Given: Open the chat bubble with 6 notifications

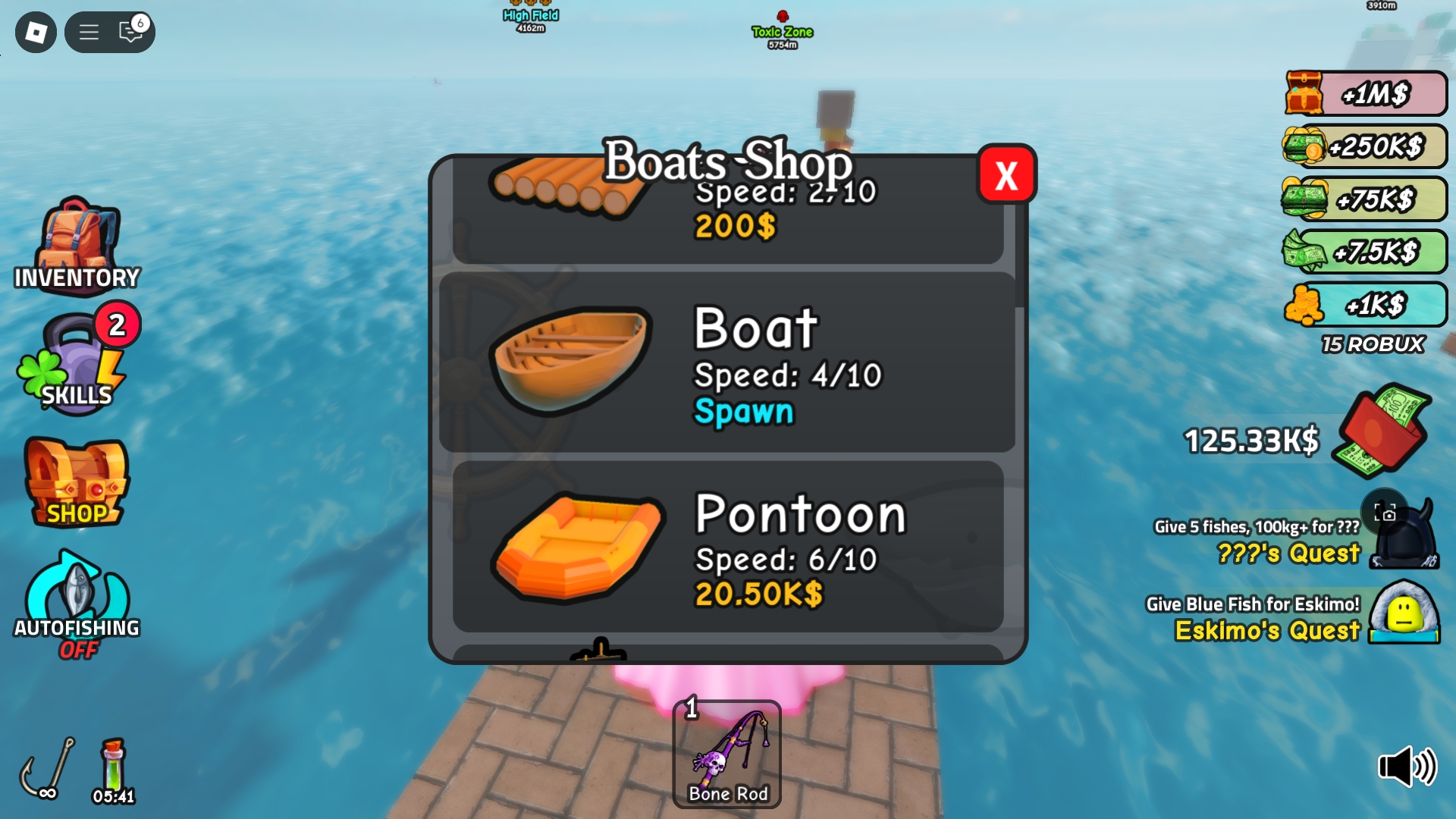Looking at the screenshot, I should [x=130, y=32].
